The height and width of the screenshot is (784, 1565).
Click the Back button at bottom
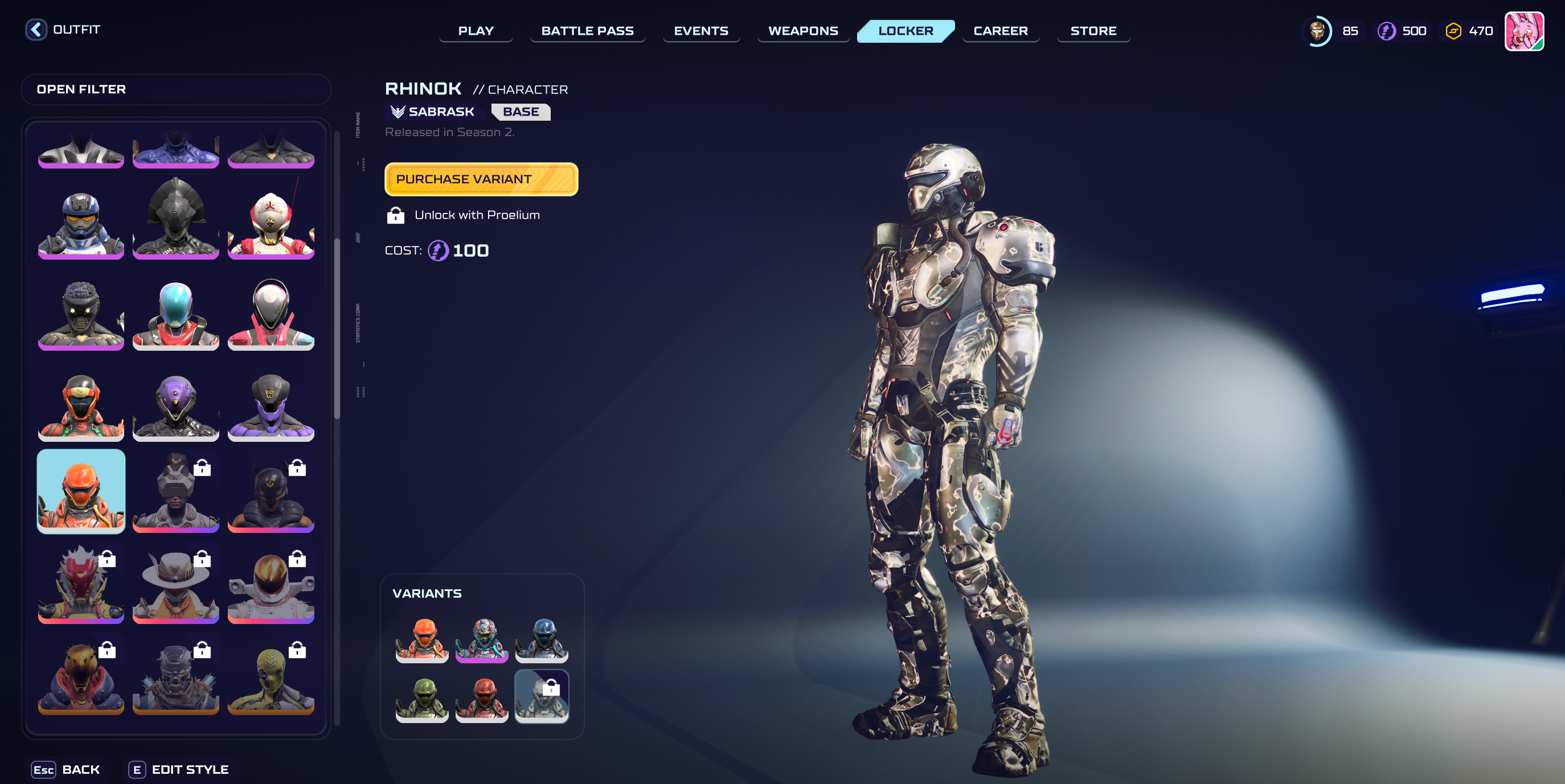[66, 769]
